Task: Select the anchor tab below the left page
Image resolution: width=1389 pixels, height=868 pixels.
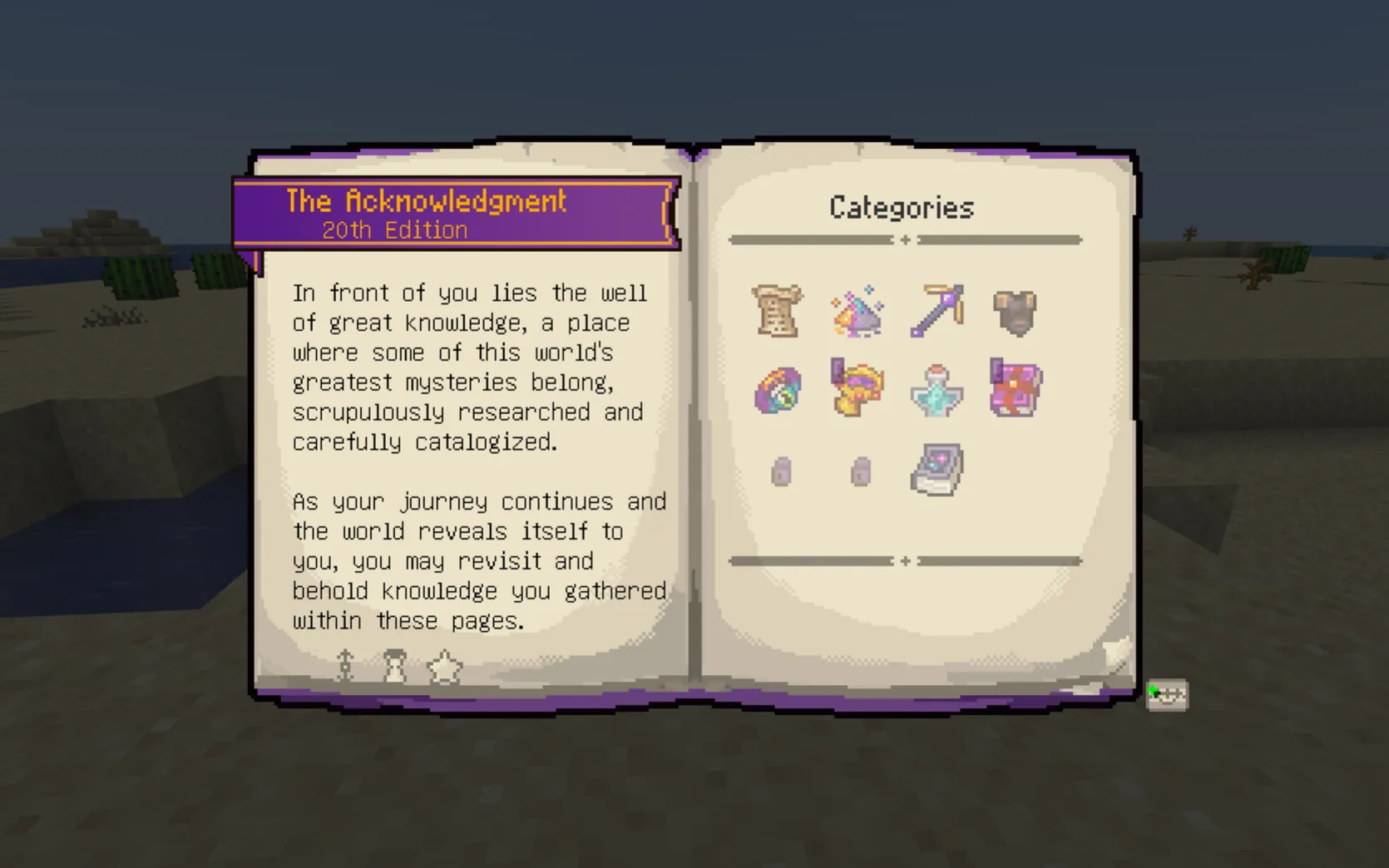Action: click(x=345, y=666)
